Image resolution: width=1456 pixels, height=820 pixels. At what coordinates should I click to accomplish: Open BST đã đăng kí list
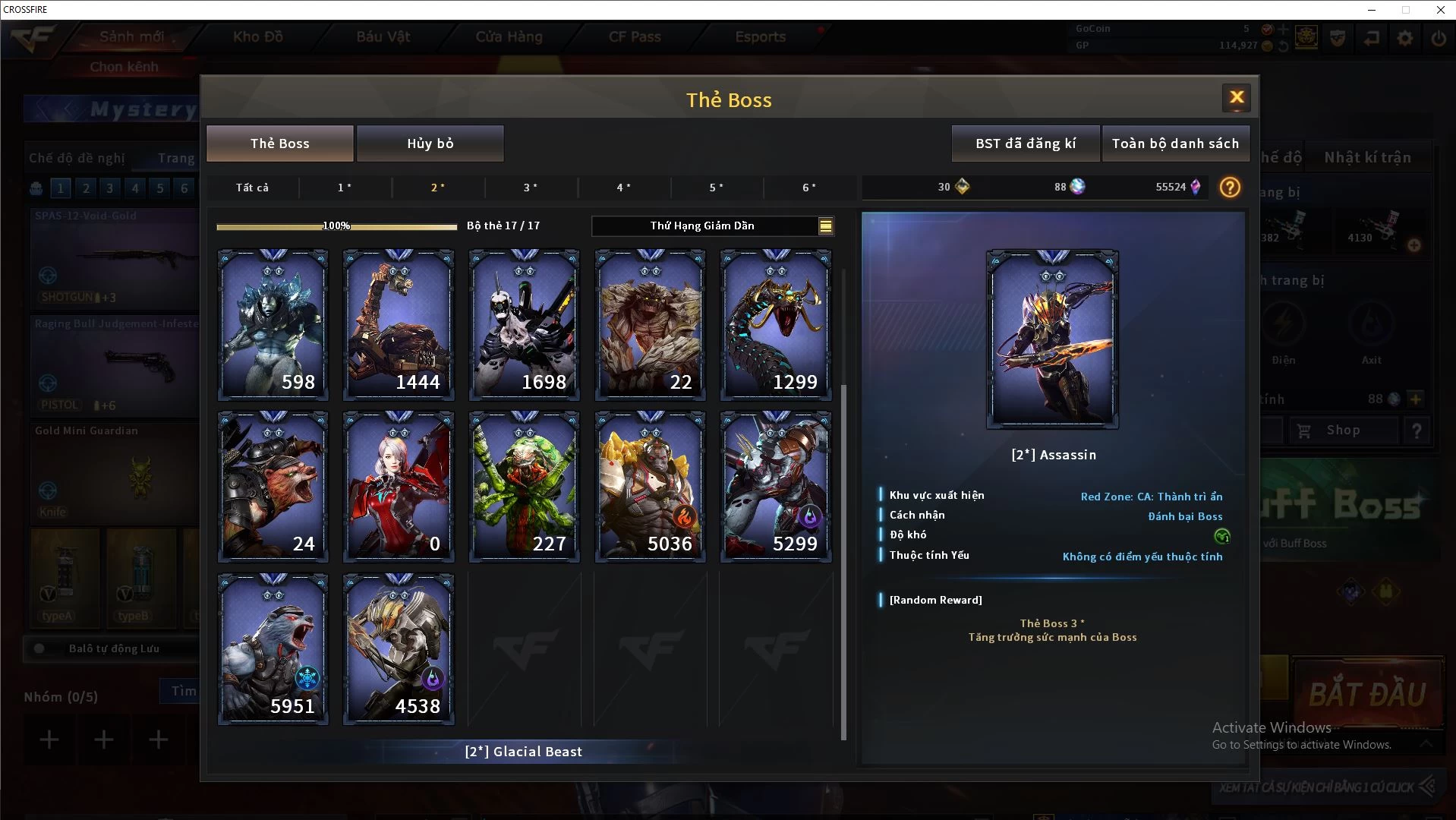click(1025, 143)
